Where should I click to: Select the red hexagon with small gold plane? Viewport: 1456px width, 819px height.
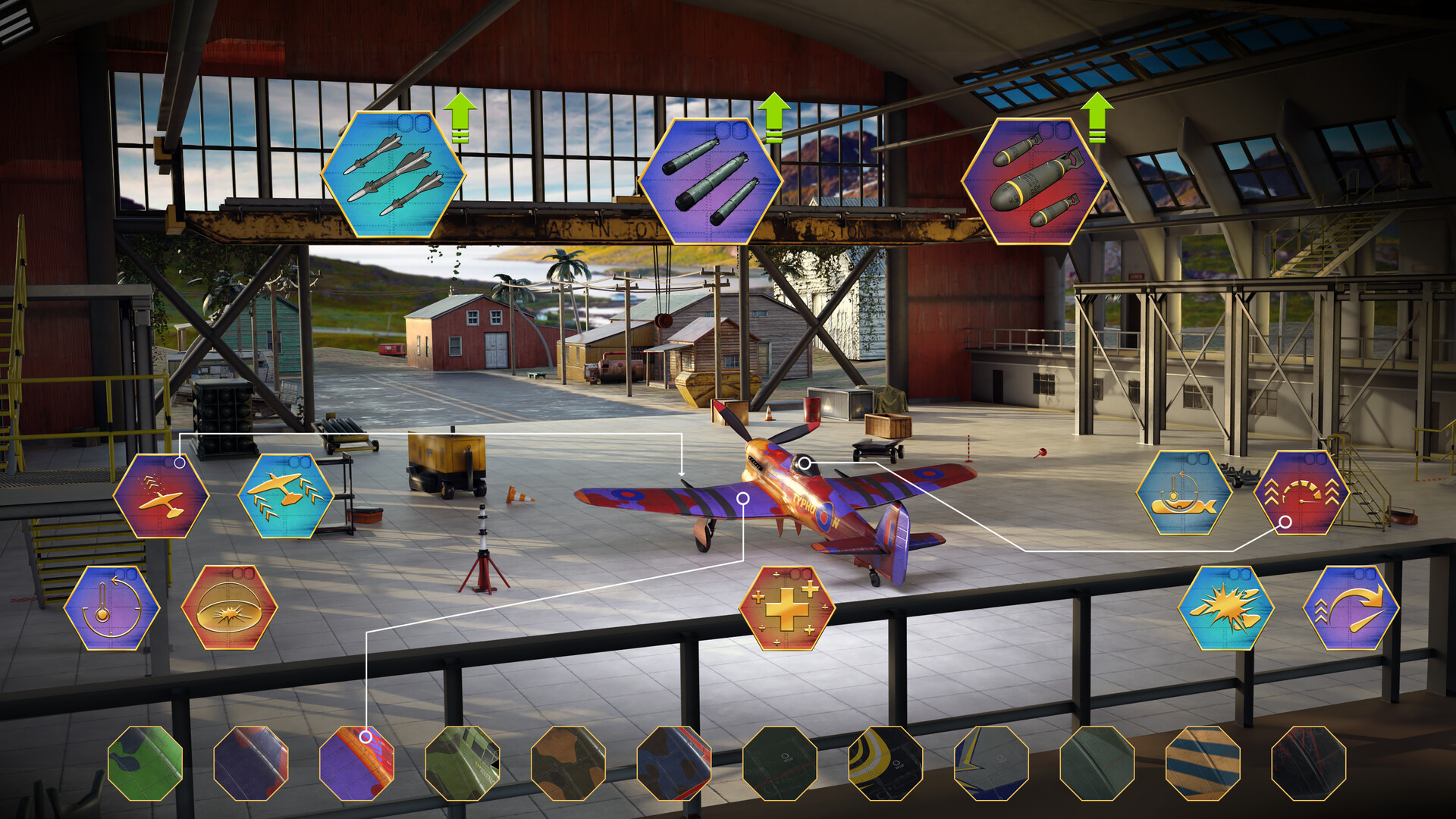[x=162, y=496]
